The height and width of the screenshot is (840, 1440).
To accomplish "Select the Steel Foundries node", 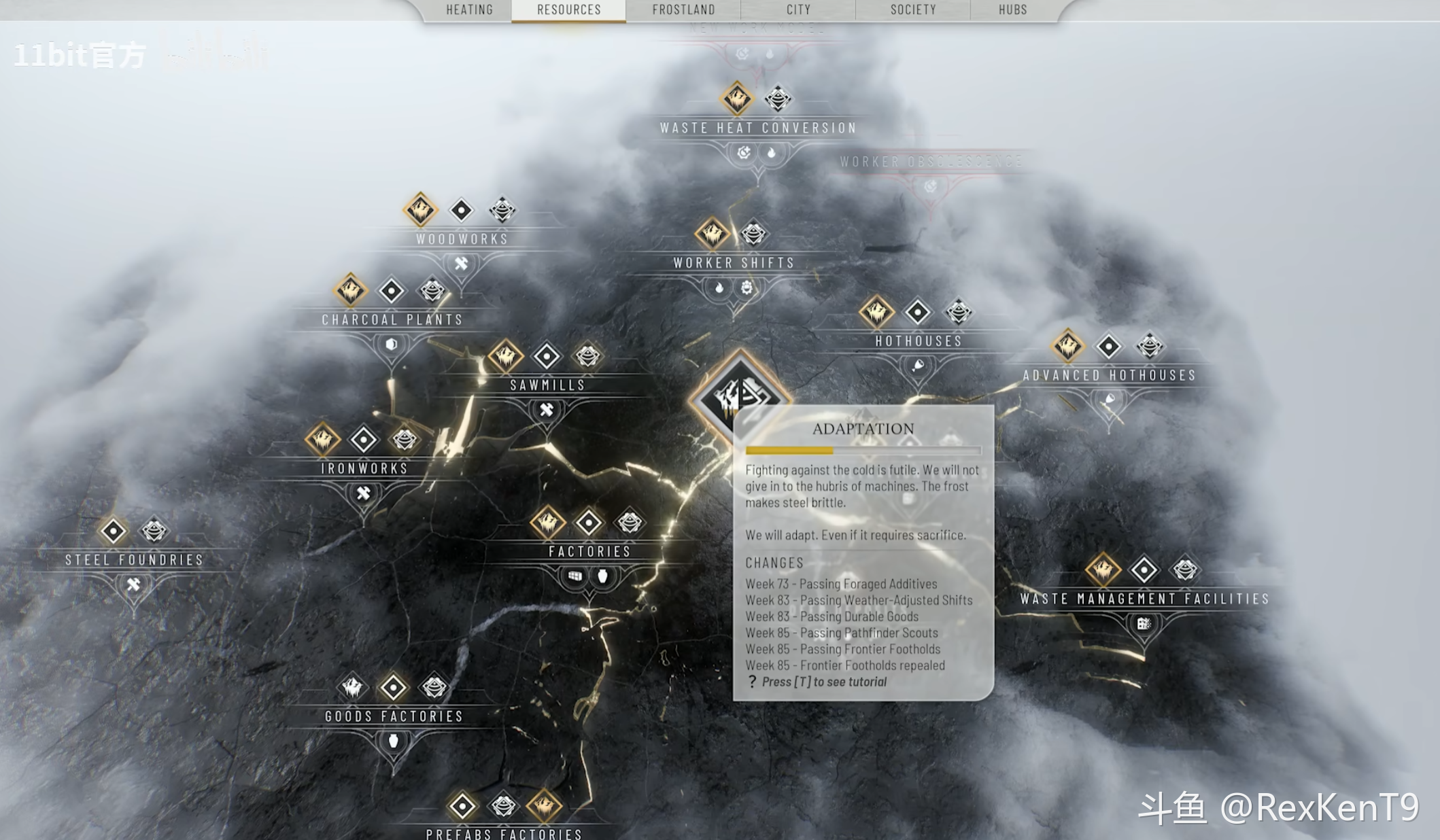I will pos(135,560).
